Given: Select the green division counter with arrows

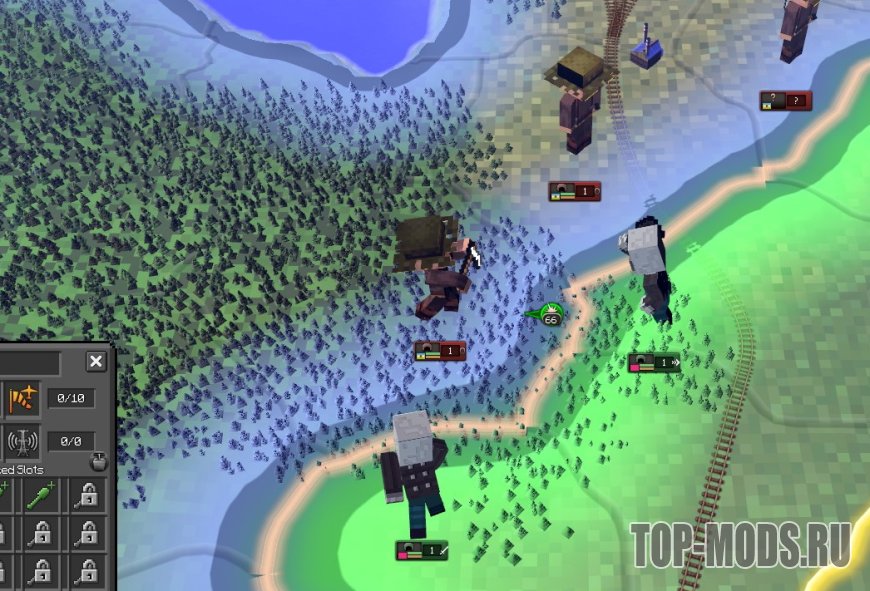Looking at the screenshot, I should click(x=654, y=363).
